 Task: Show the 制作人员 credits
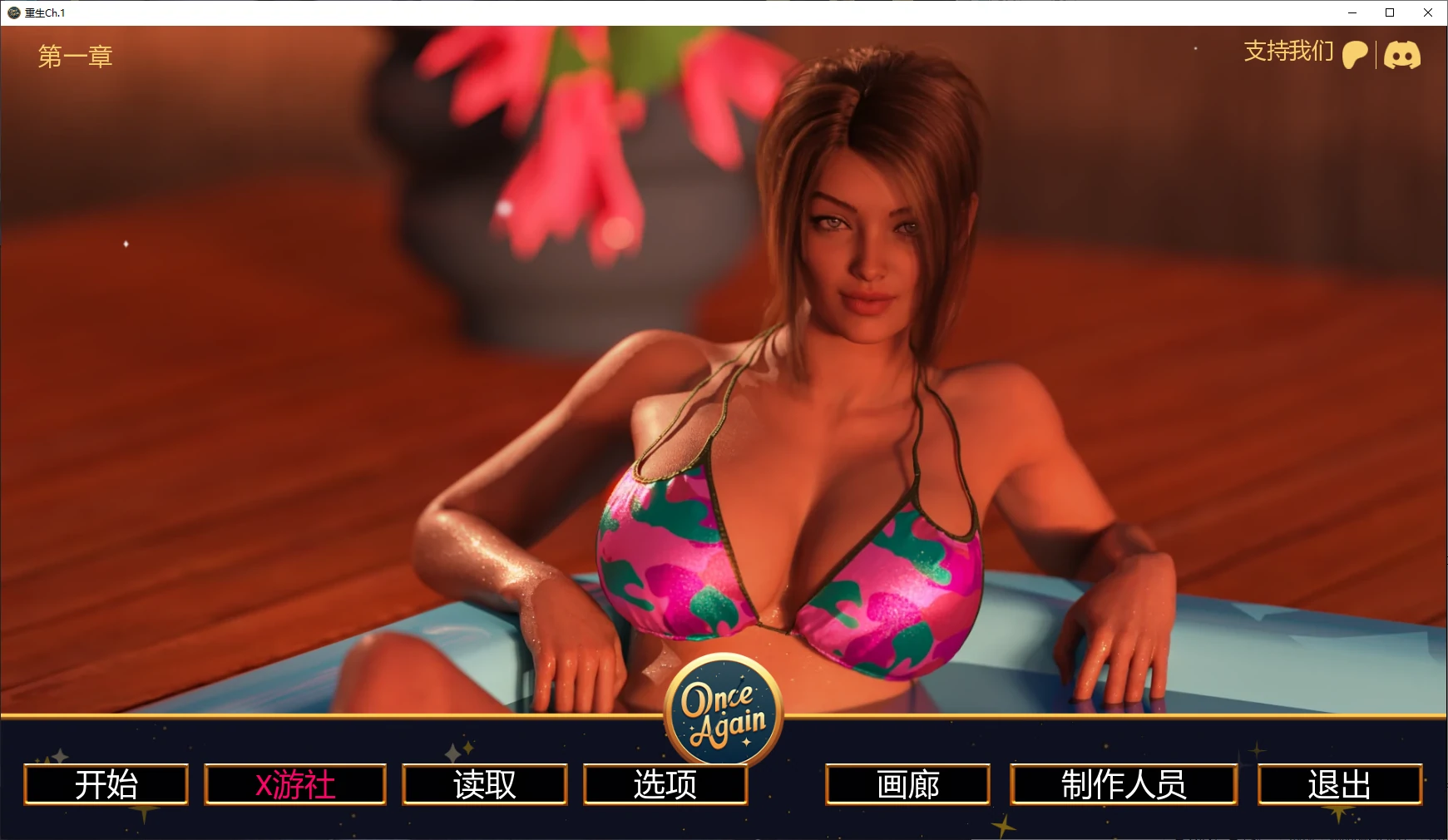click(1124, 784)
